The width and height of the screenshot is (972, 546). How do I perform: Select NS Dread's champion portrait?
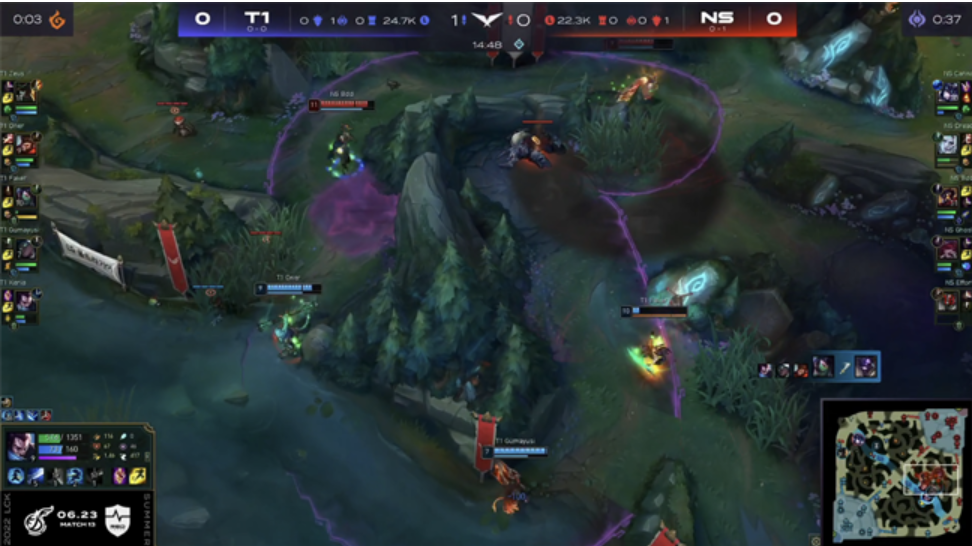[948, 146]
